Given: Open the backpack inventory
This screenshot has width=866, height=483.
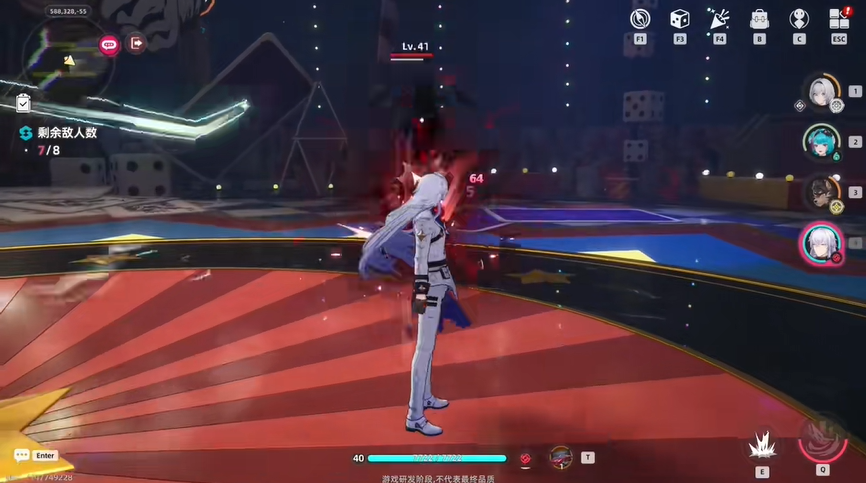Looking at the screenshot, I should coord(759,19).
